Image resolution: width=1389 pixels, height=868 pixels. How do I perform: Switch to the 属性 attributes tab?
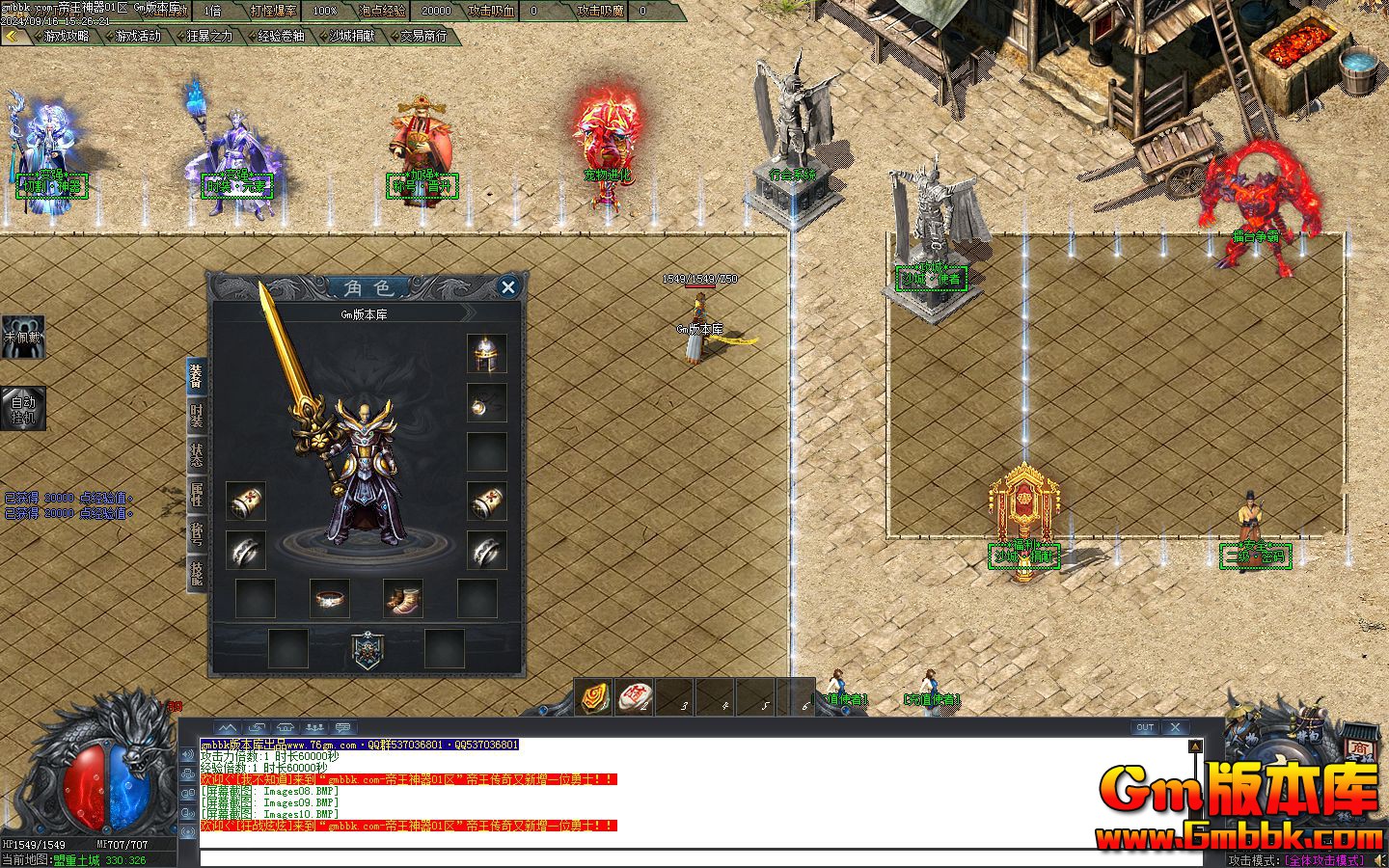click(x=196, y=496)
